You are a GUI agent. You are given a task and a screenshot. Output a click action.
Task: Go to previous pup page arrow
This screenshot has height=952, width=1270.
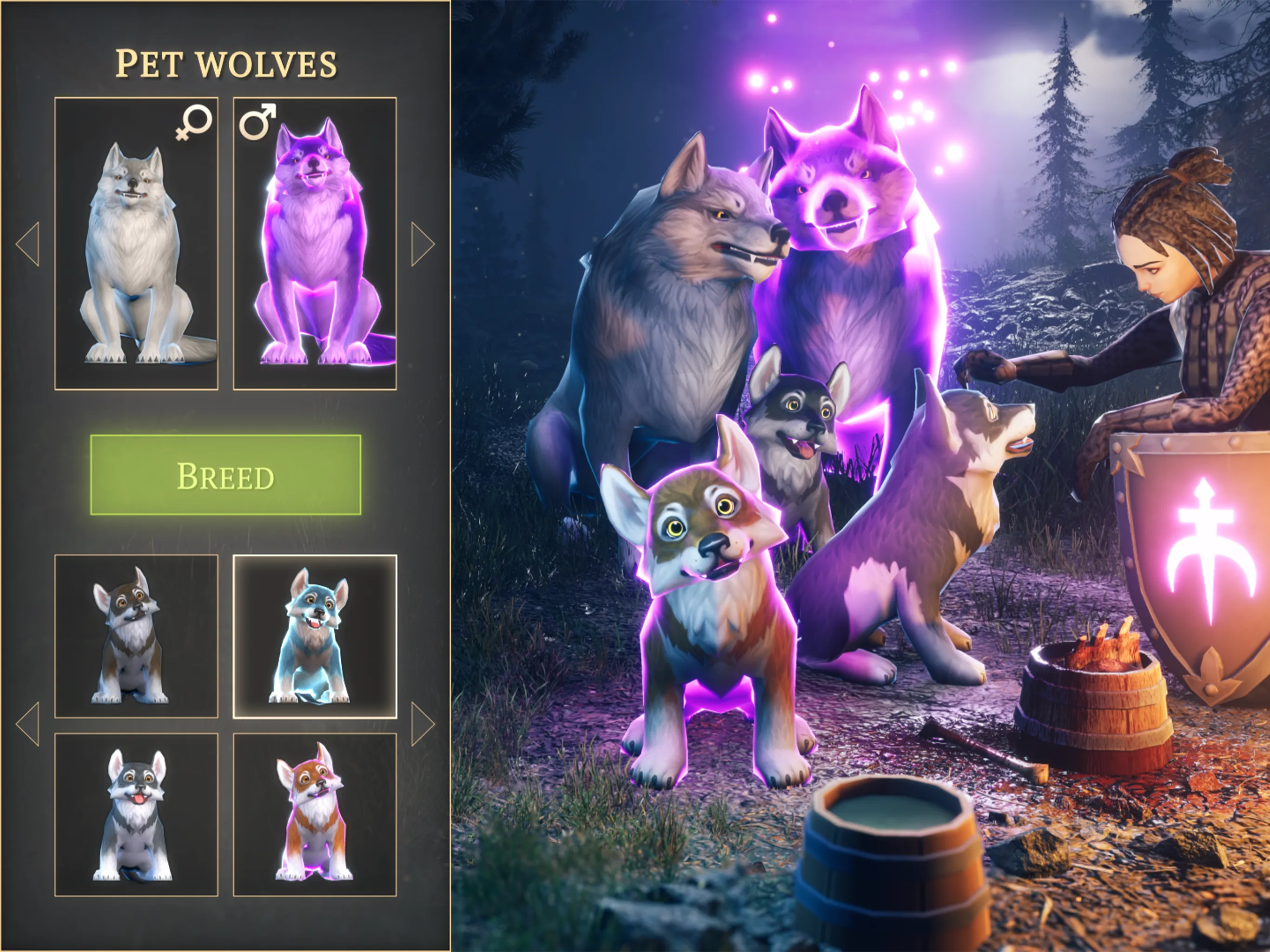28,724
